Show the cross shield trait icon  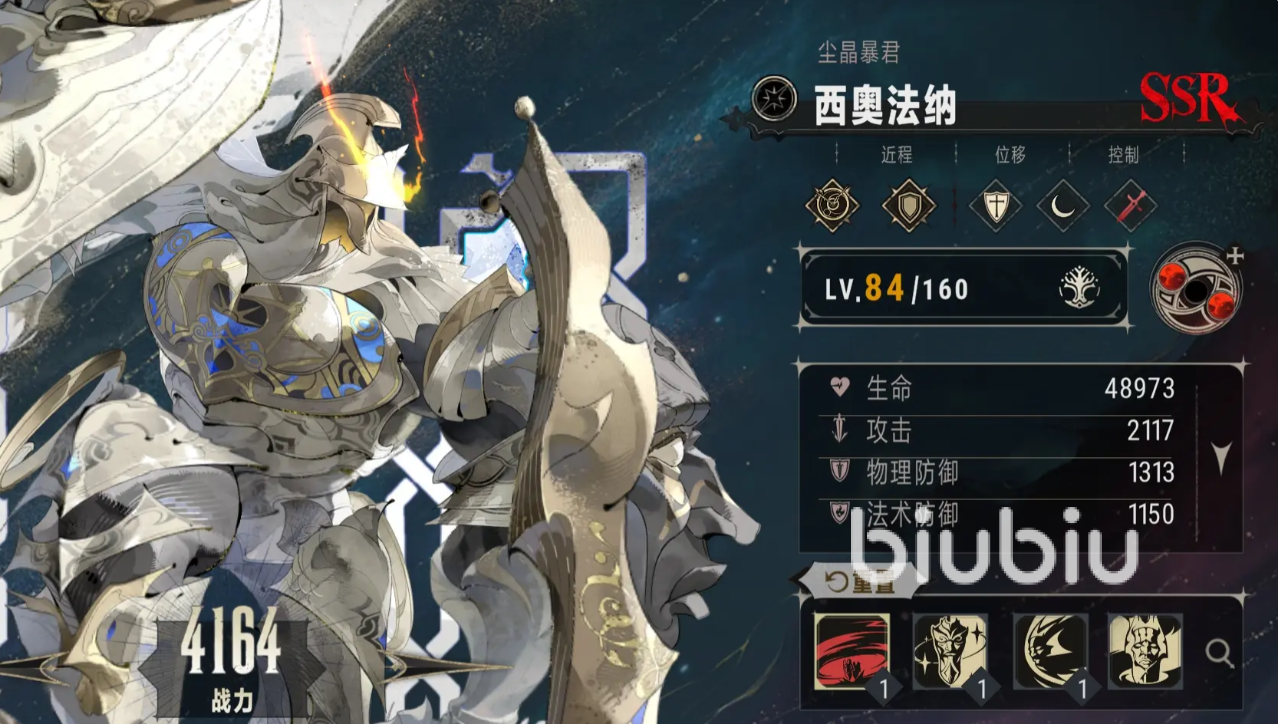(996, 206)
